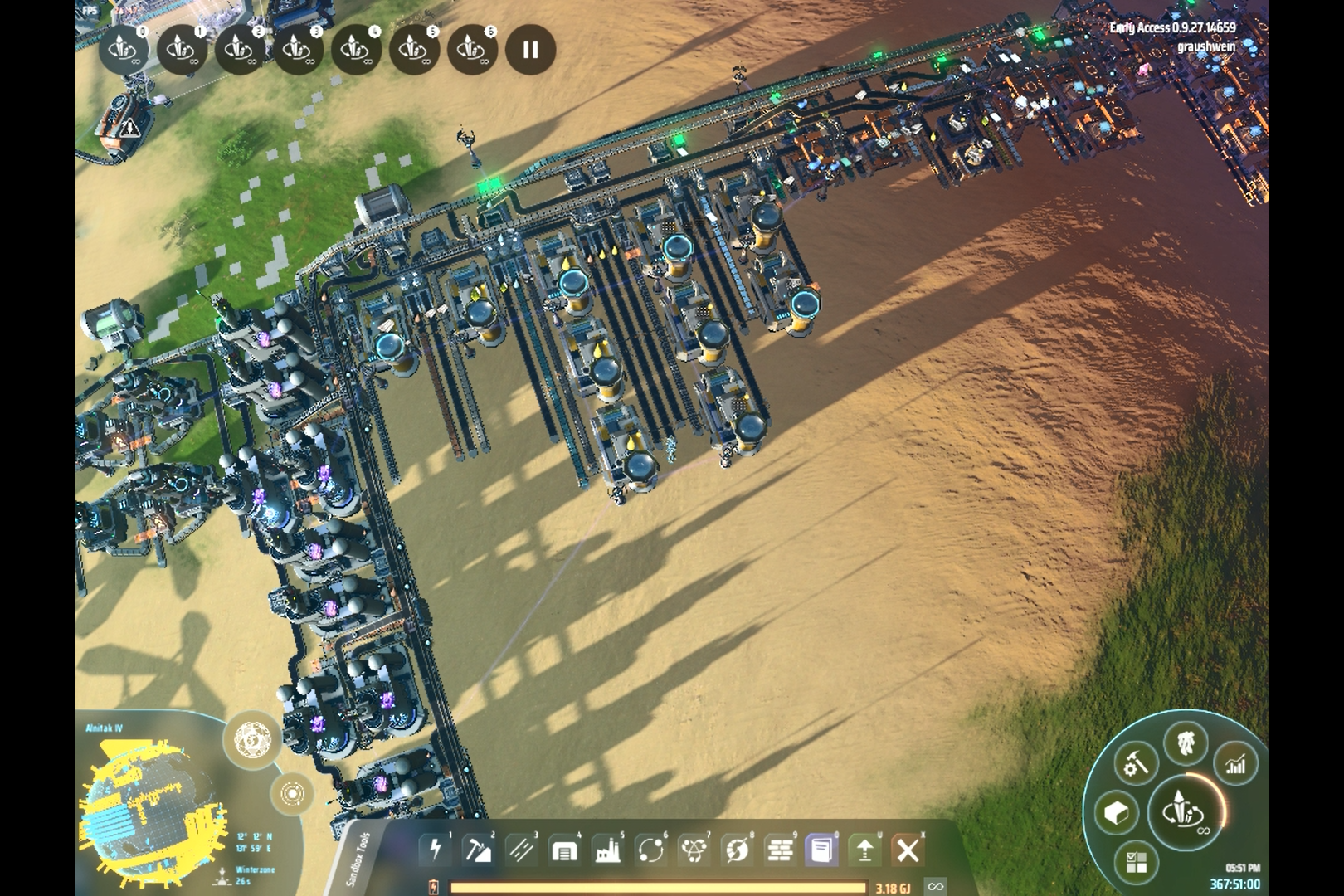Select the brick foundation build category
Image resolution: width=1344 pixels, height=896 pixels.
[x=780, y=850]
